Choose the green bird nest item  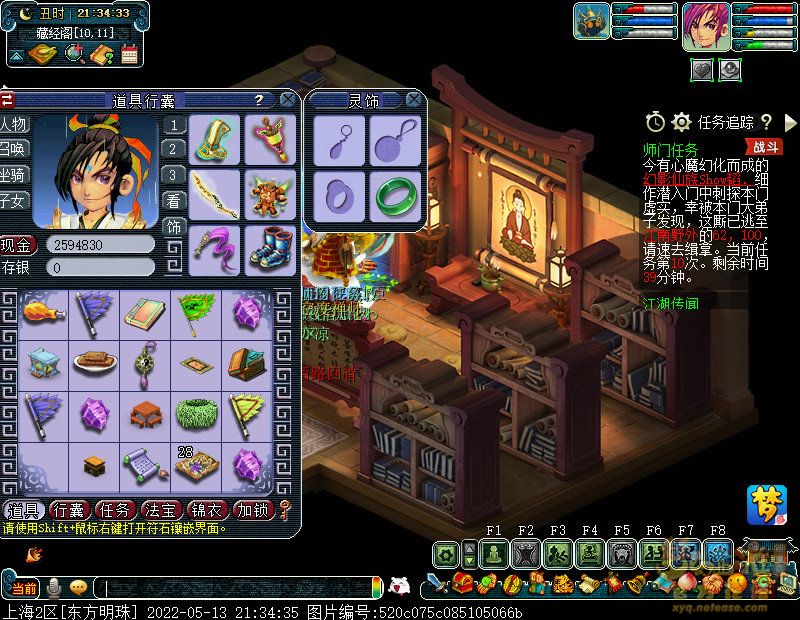click(194, 413)
